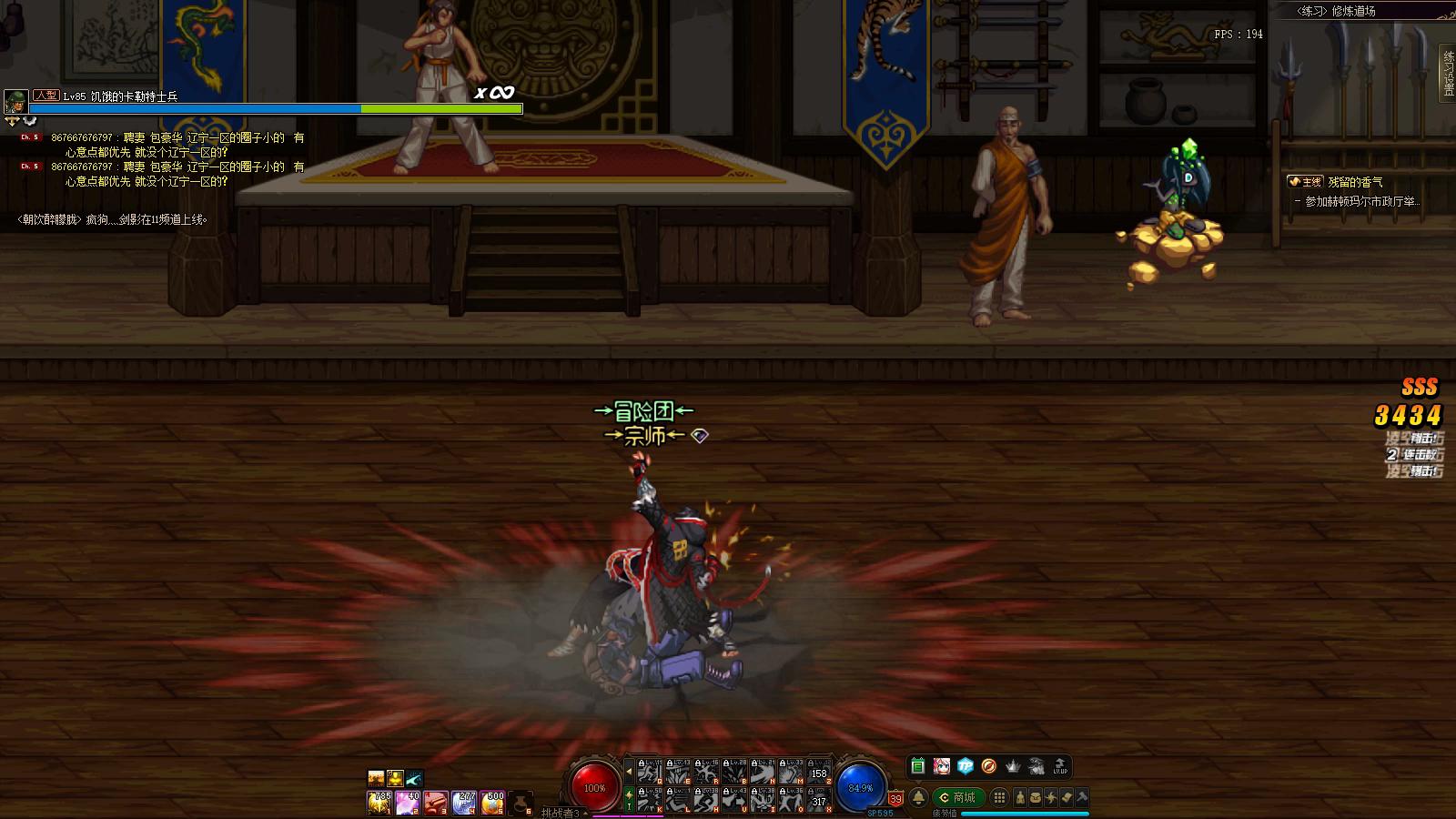Click the hammer icon in the menu bar
The image size is (1456, 819).
(x=1082, y=798)
